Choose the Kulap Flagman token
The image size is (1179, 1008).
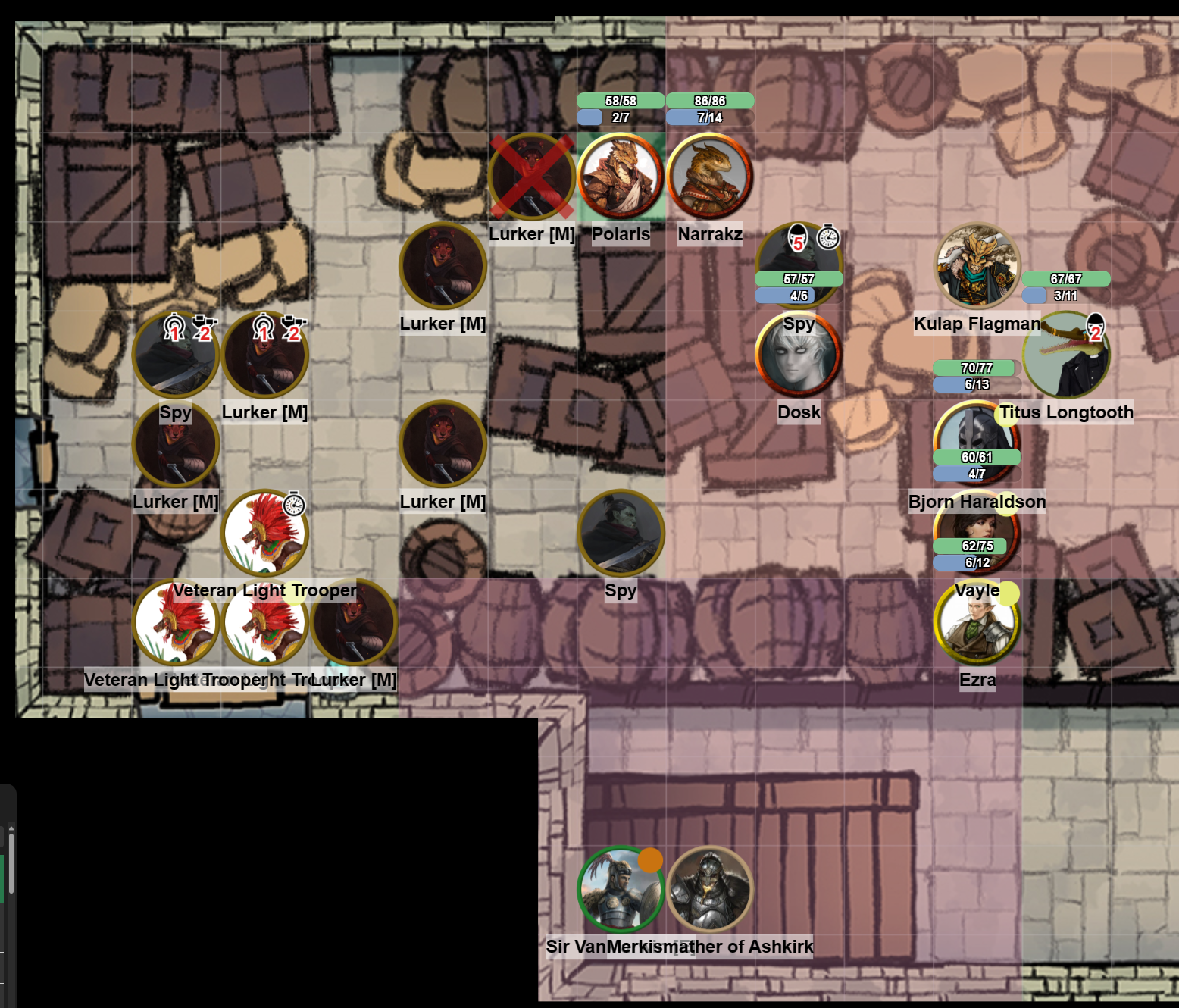pyautogui.click(x=977, y=266)
